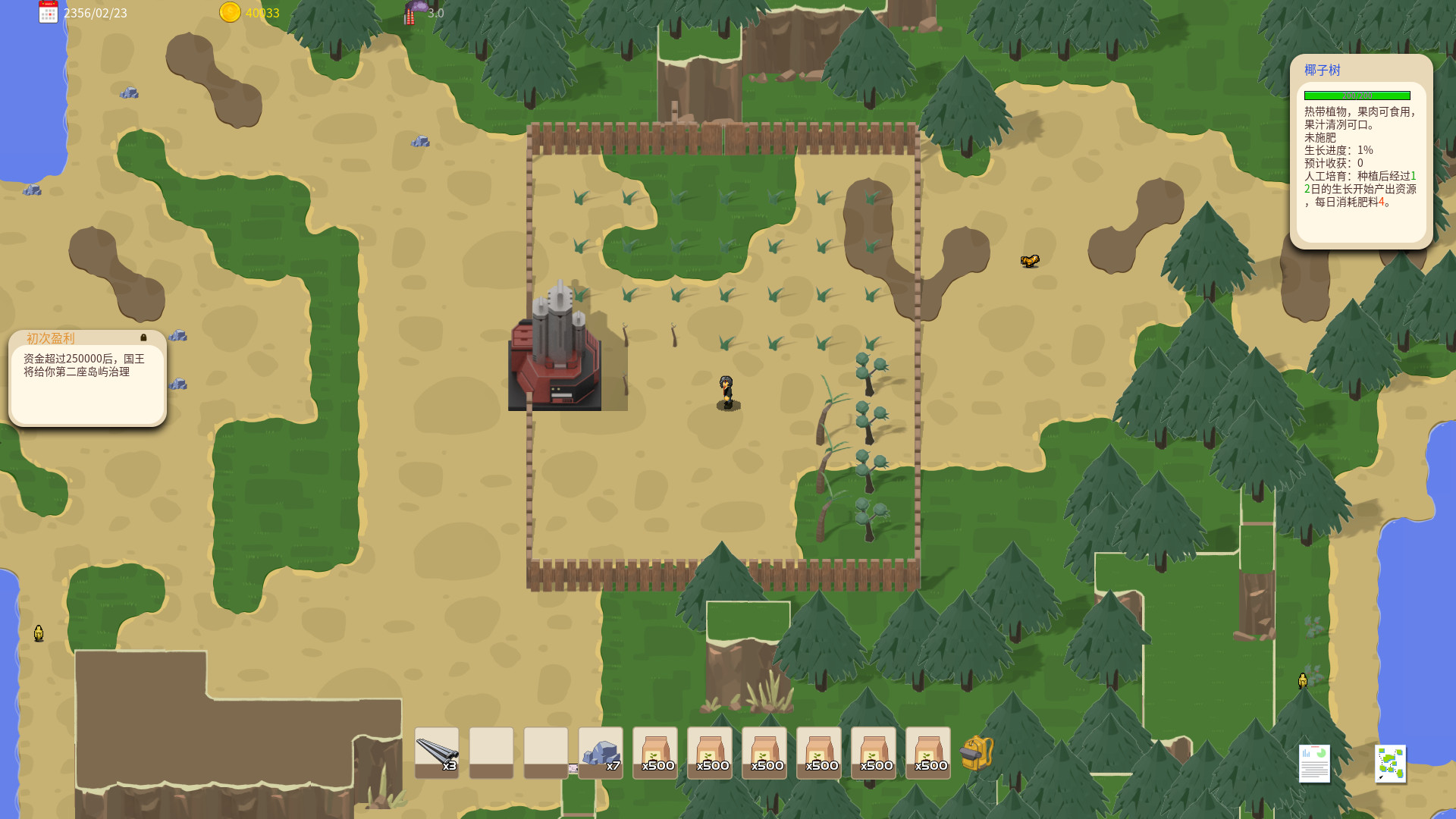Select the first fertilizer bag x500 slot
This screenshot has height=819, width=1456.
click(654, 753)
